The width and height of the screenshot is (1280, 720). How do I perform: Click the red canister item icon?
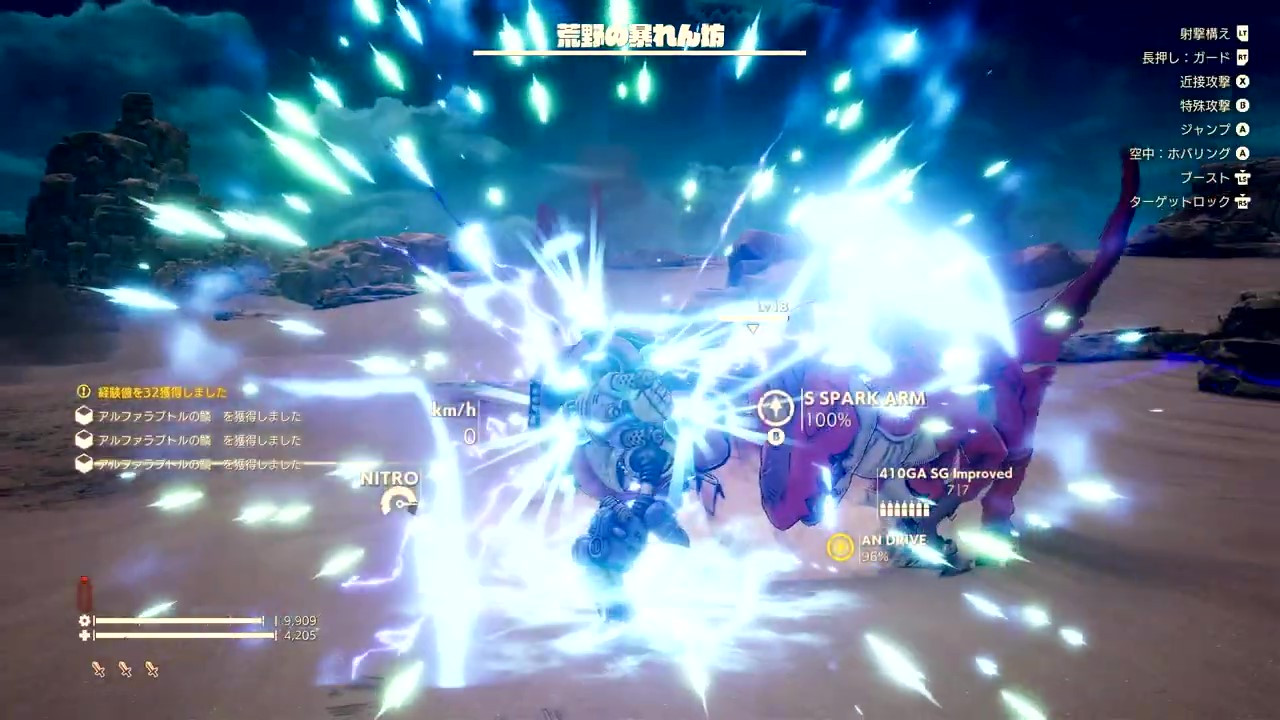pos(85,593)
